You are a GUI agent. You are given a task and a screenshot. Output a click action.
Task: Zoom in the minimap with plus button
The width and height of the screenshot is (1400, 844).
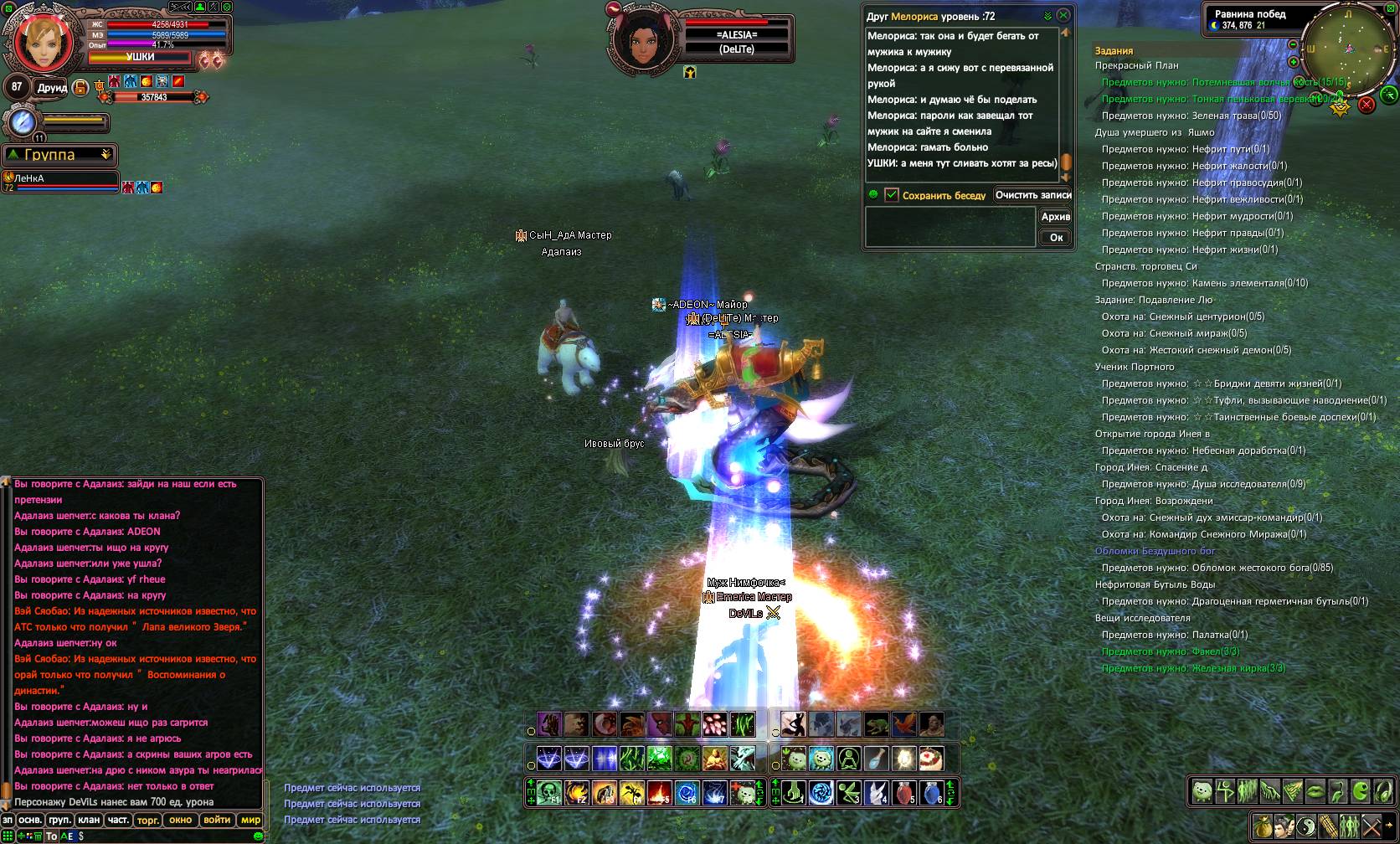(1294, 62)
